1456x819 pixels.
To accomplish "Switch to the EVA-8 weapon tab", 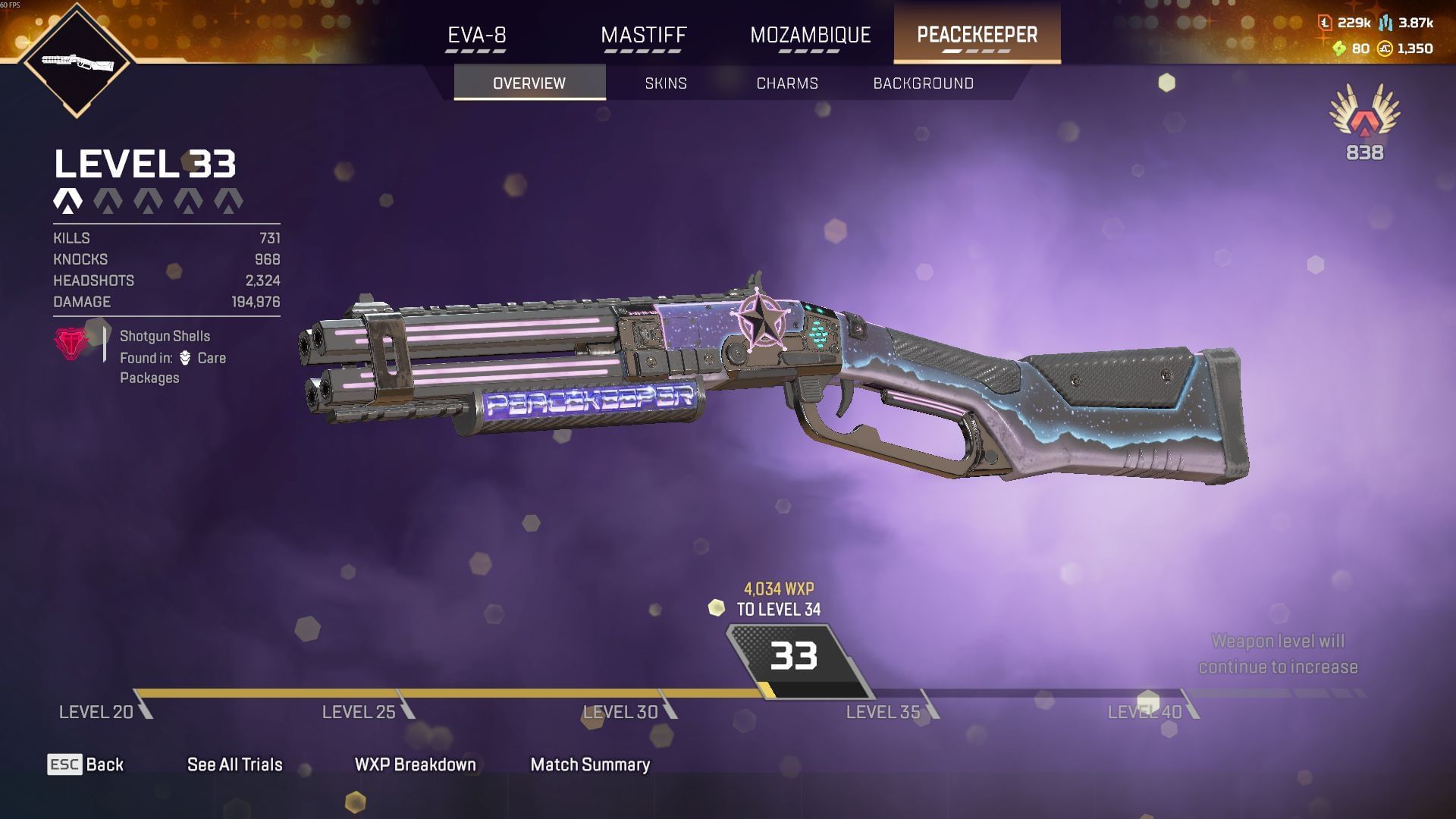I will pos(477,35).
